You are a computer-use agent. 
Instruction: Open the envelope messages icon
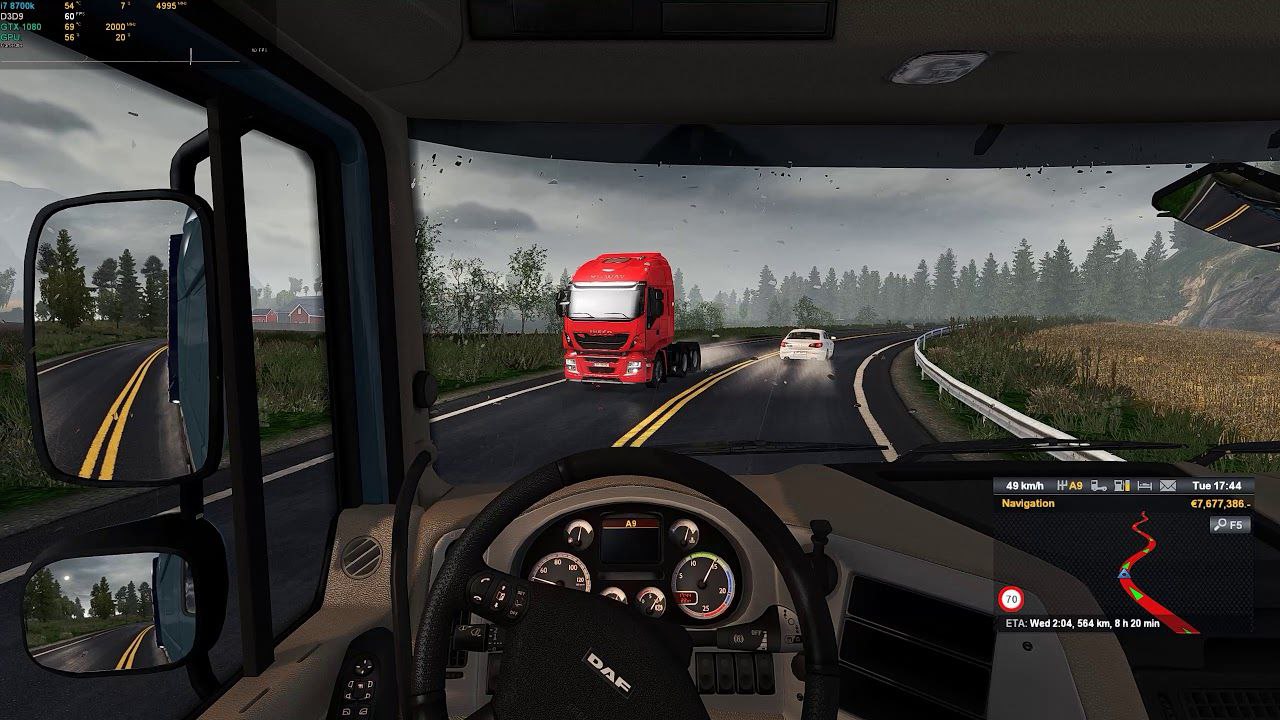pos(1168,486)
